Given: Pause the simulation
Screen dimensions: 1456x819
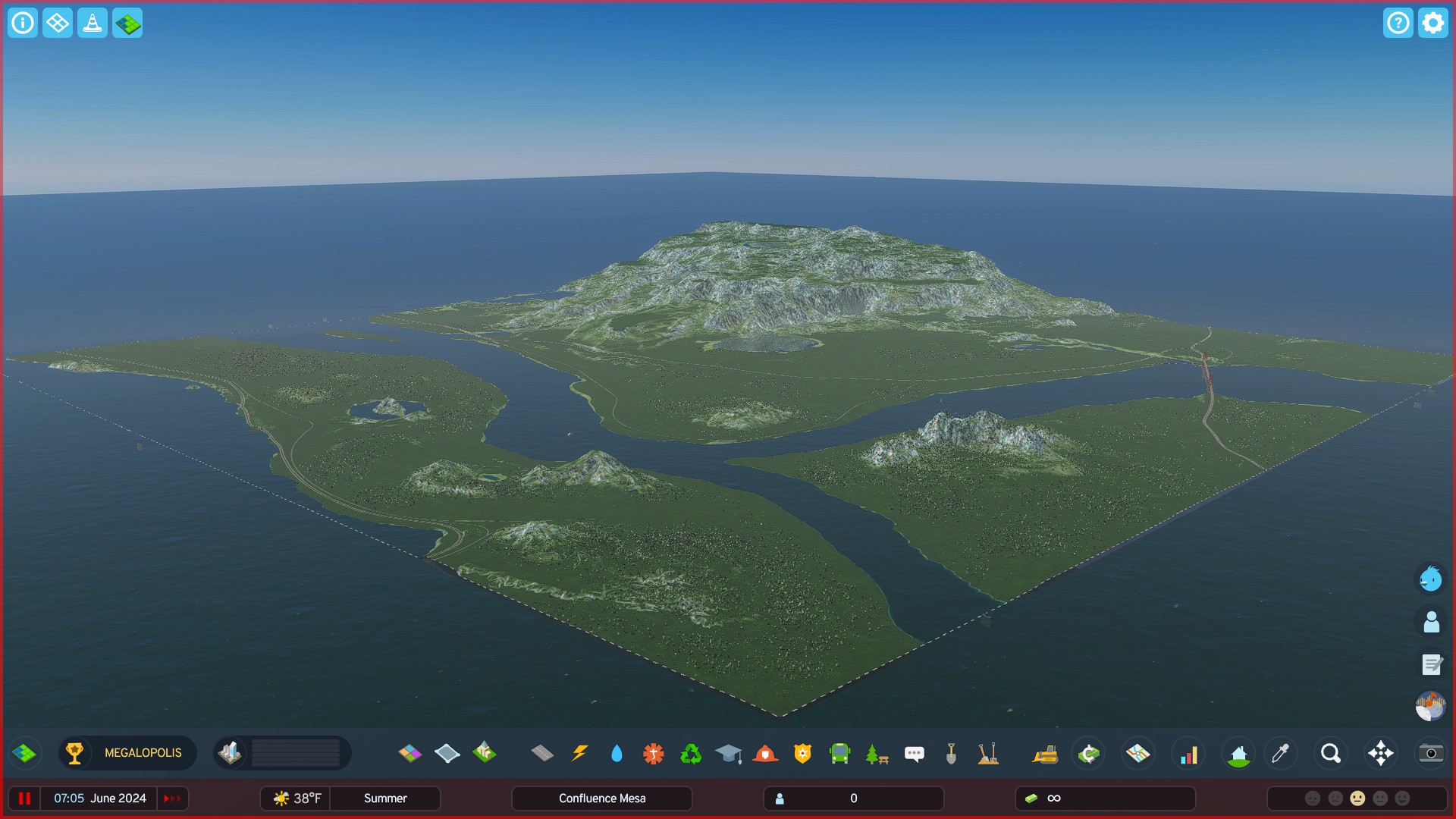Looking at the screenshot, I should click(25, 798).
